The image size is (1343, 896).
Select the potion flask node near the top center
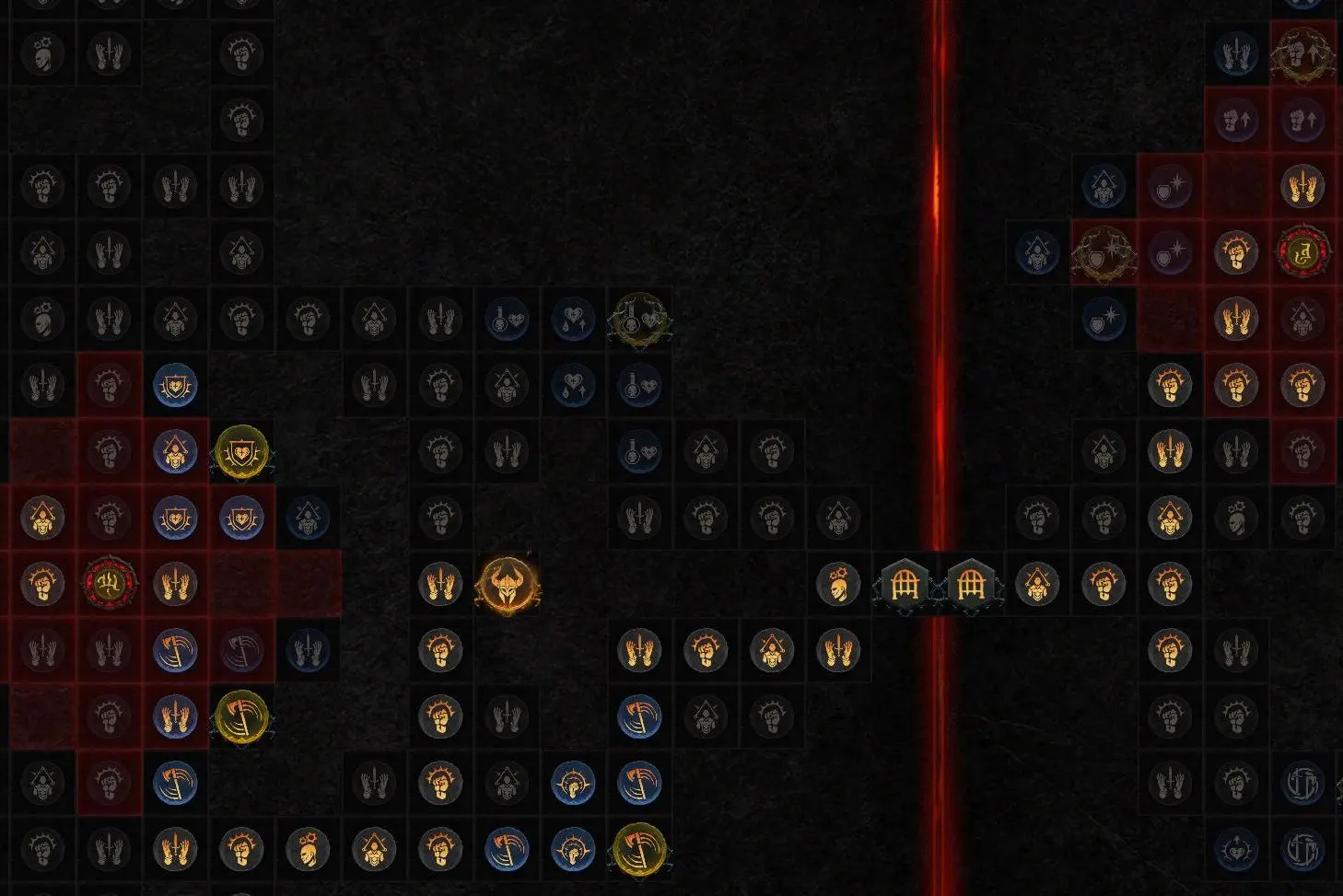[507, 320]
